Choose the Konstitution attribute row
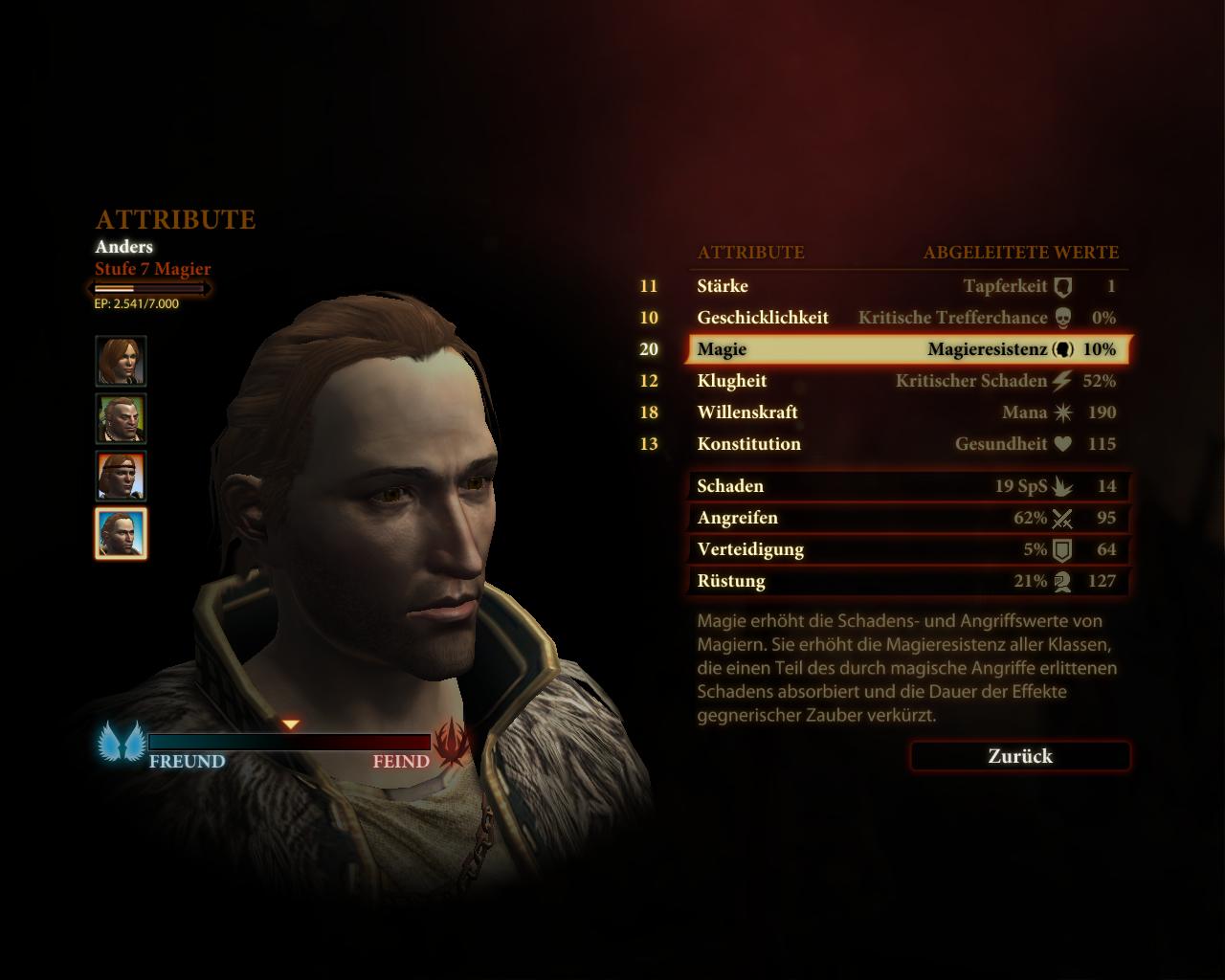This screenshot has height=980, width=1225. click(x=906, y=444)
